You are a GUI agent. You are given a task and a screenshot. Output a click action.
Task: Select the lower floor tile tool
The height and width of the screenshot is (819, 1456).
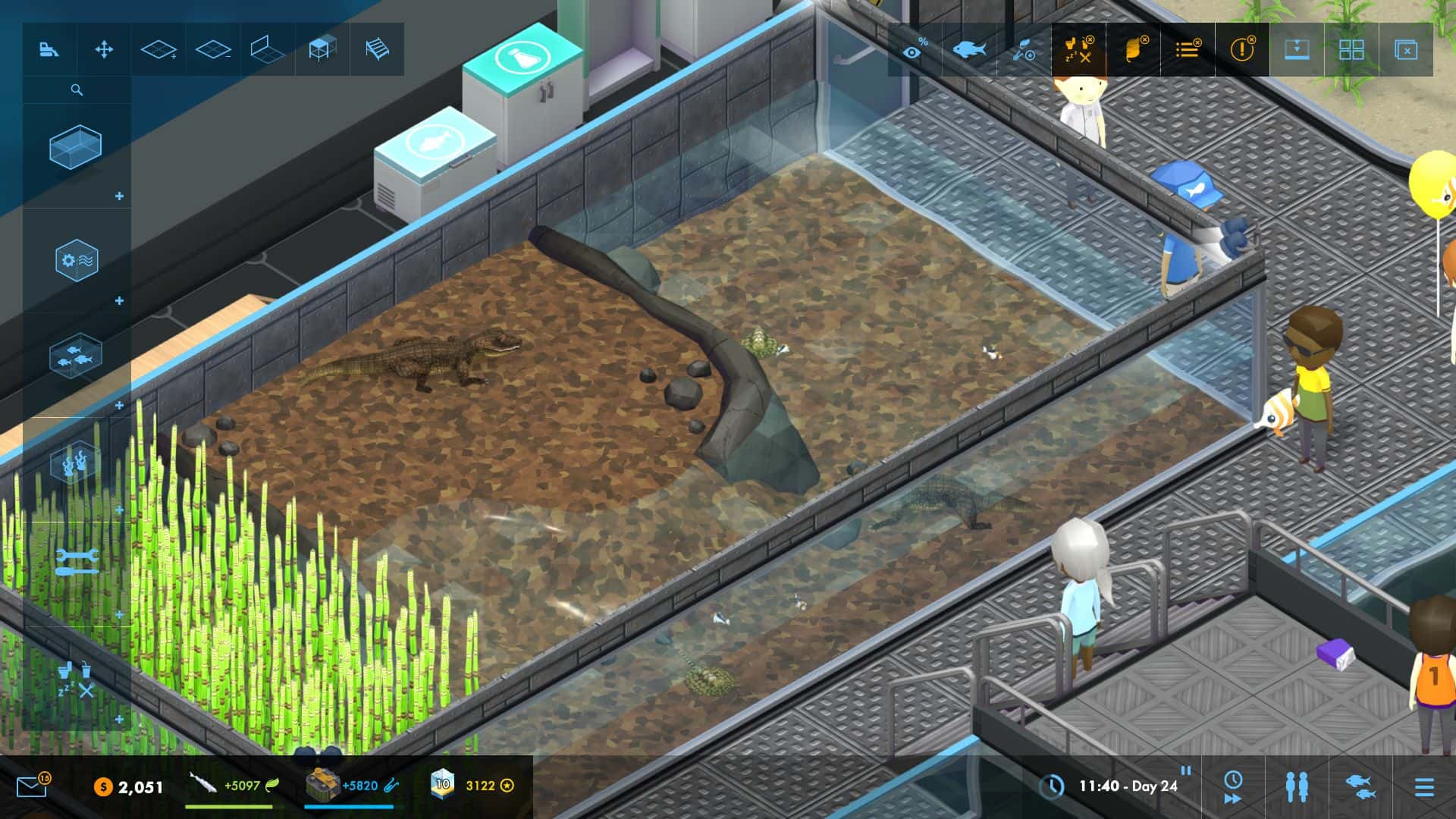coord(212,50)
